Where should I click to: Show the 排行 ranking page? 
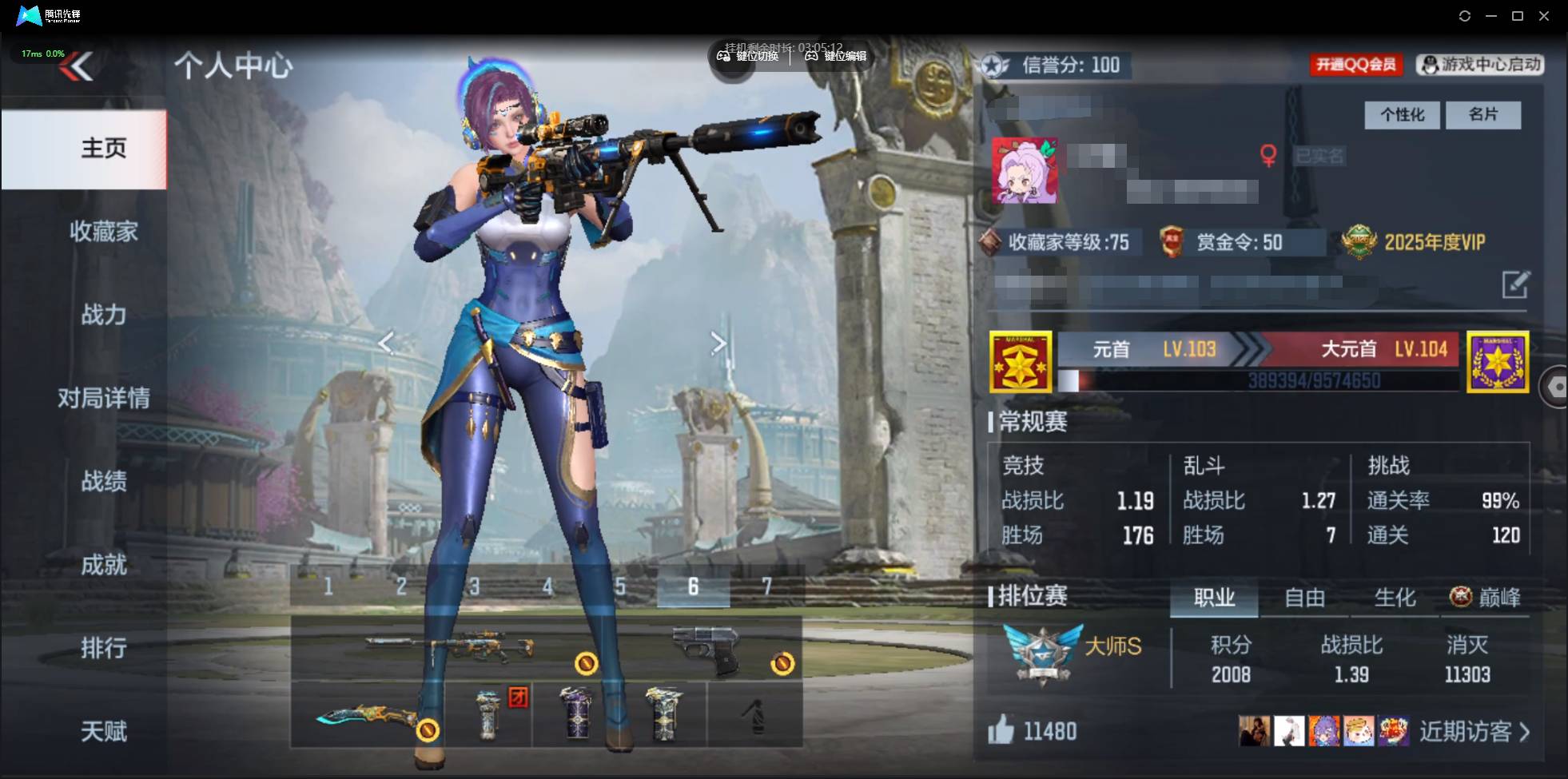(x=103, y=648)
